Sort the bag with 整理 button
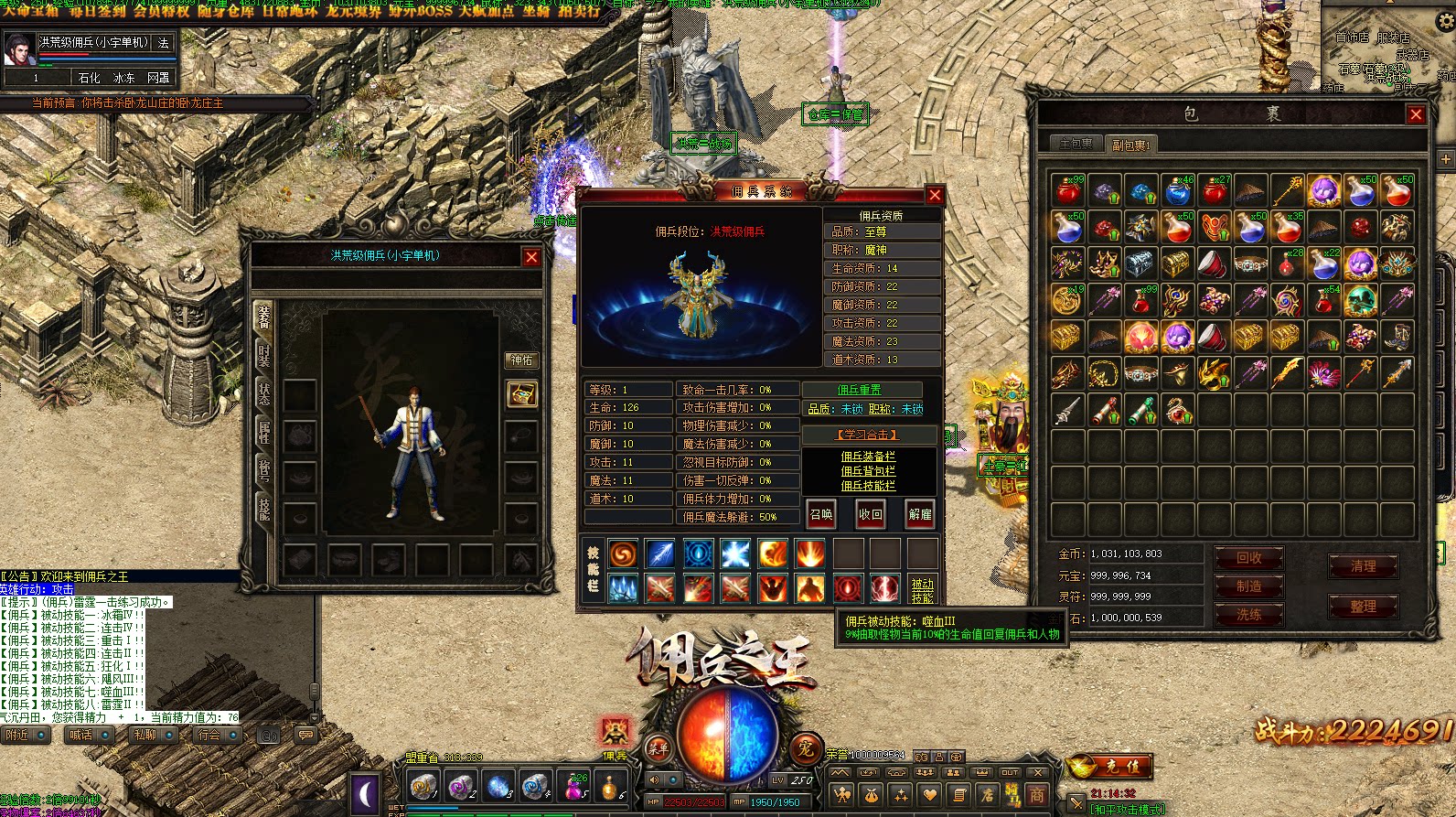 click(x=1363, y=607)
